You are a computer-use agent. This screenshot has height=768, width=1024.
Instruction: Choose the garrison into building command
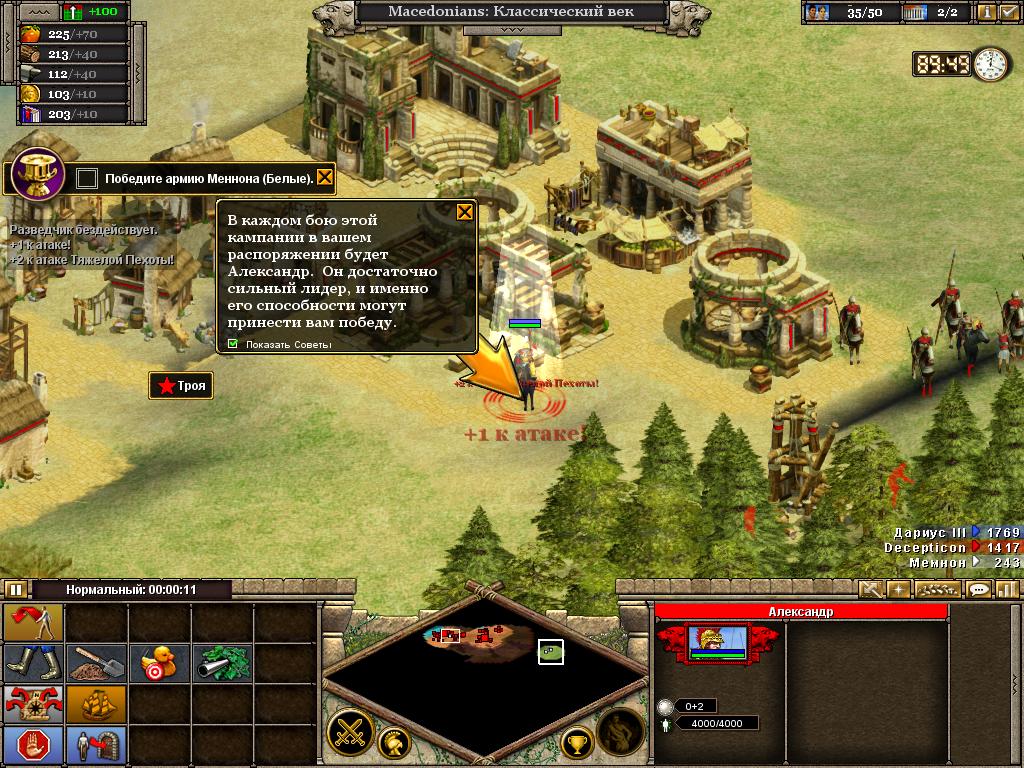(x=96, y=744)
